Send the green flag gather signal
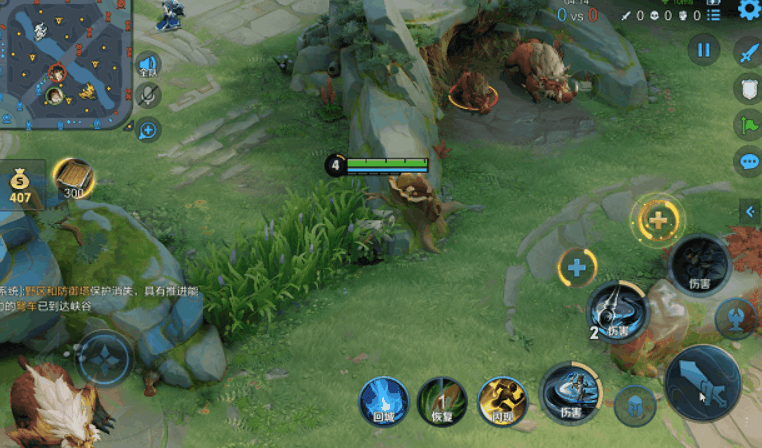Viewport: 762px width, 448px height. pos(748,126)
